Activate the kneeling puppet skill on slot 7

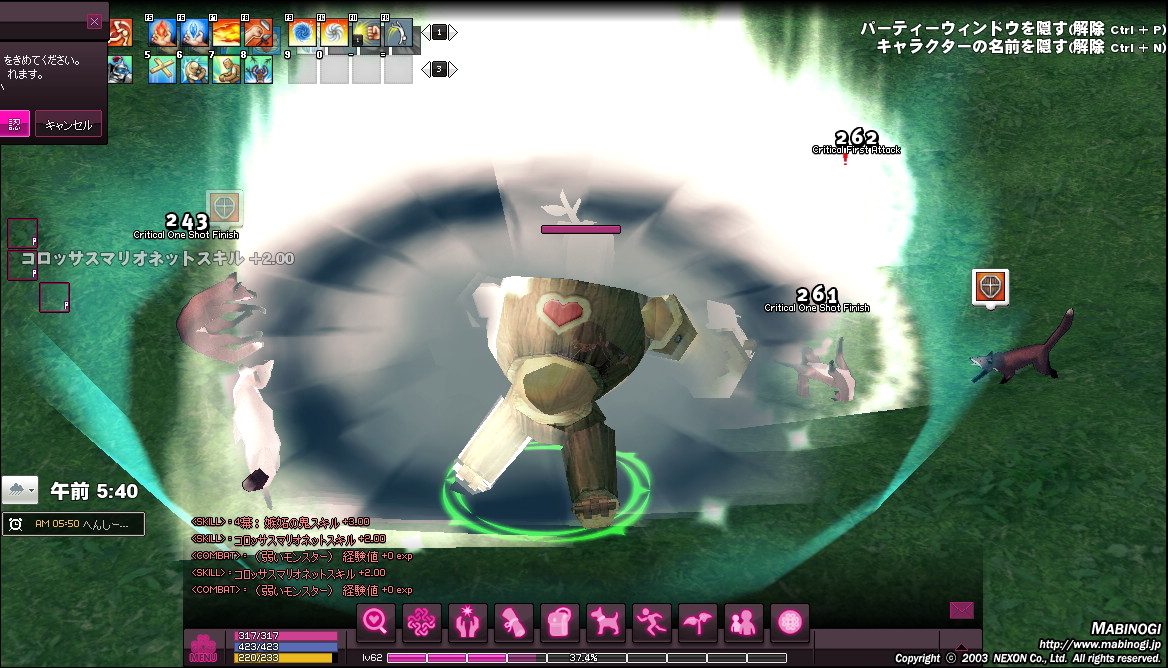click(226, 69)
